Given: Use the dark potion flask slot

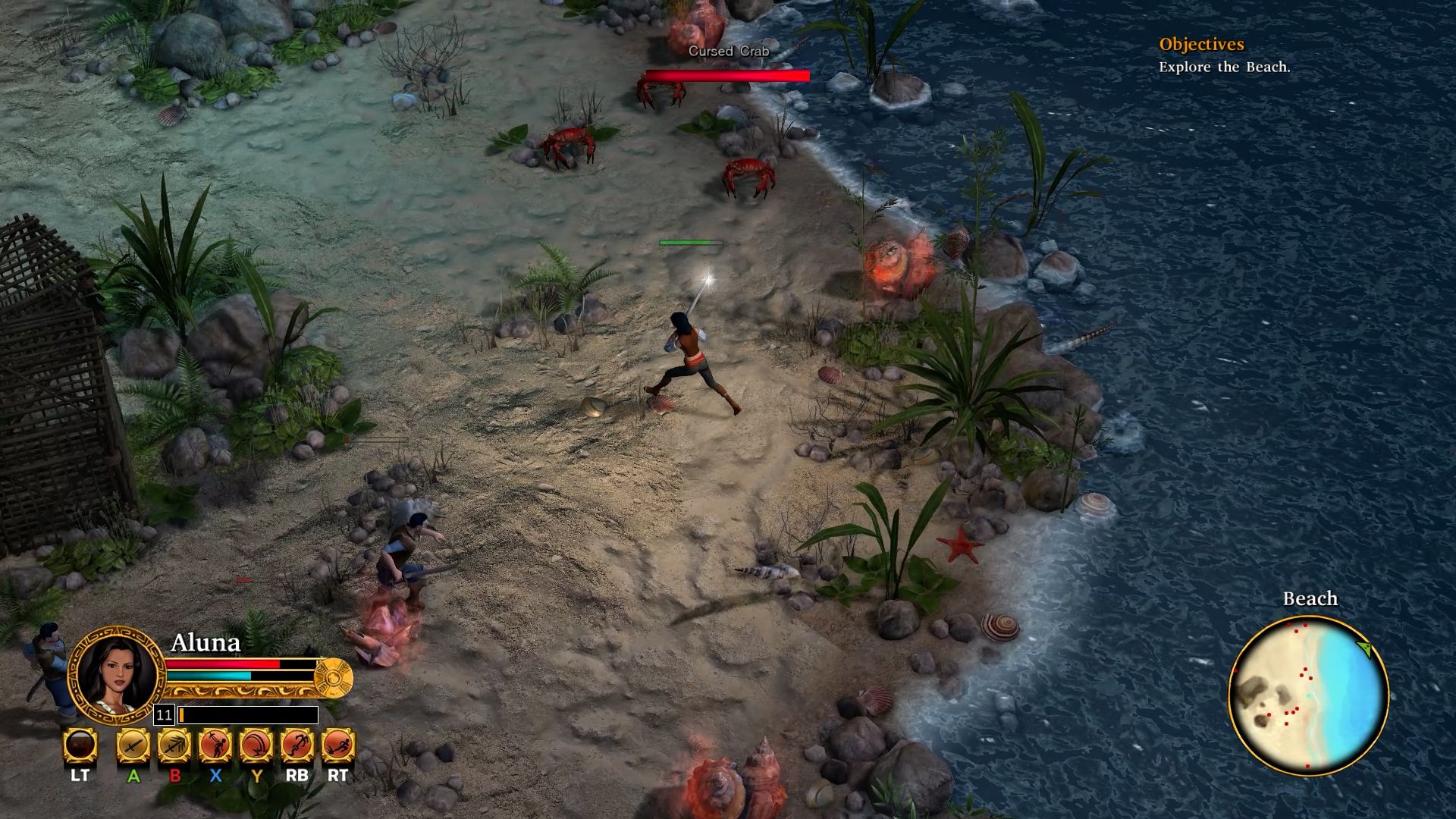Looking at the screenshot, I should pos(80,745).
